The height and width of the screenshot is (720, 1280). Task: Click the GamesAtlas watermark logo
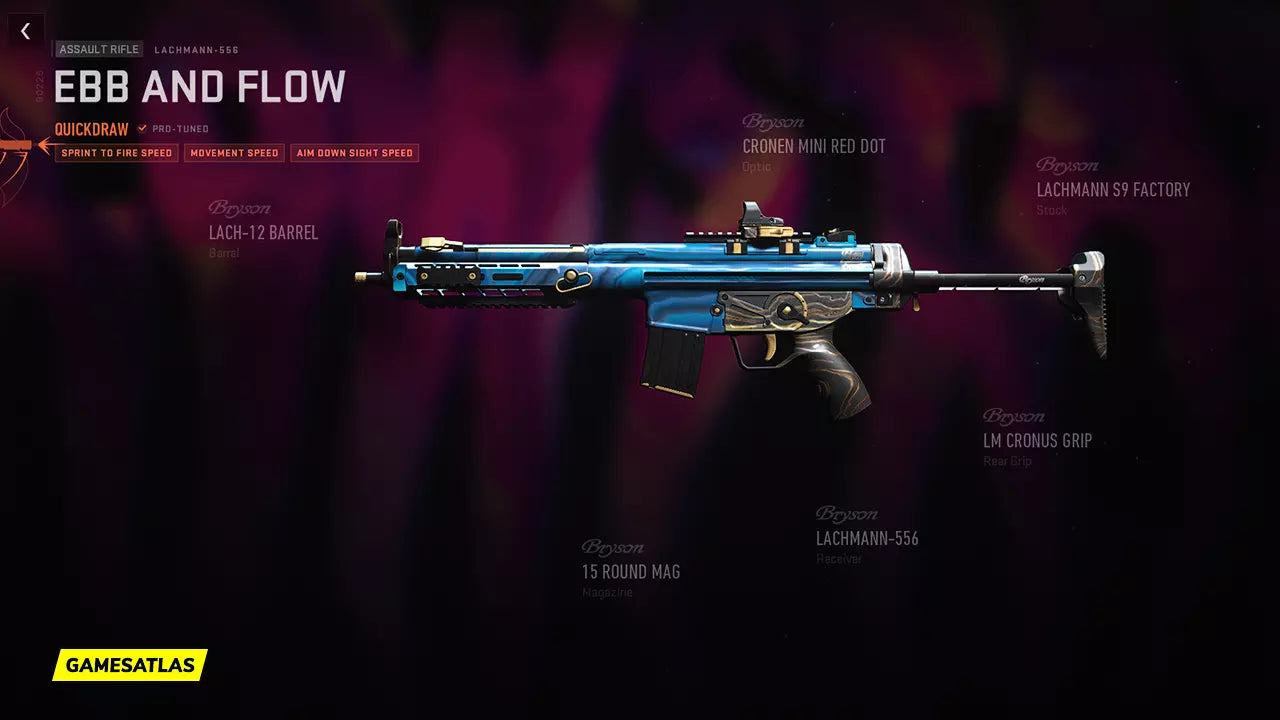tap(130, 665)
